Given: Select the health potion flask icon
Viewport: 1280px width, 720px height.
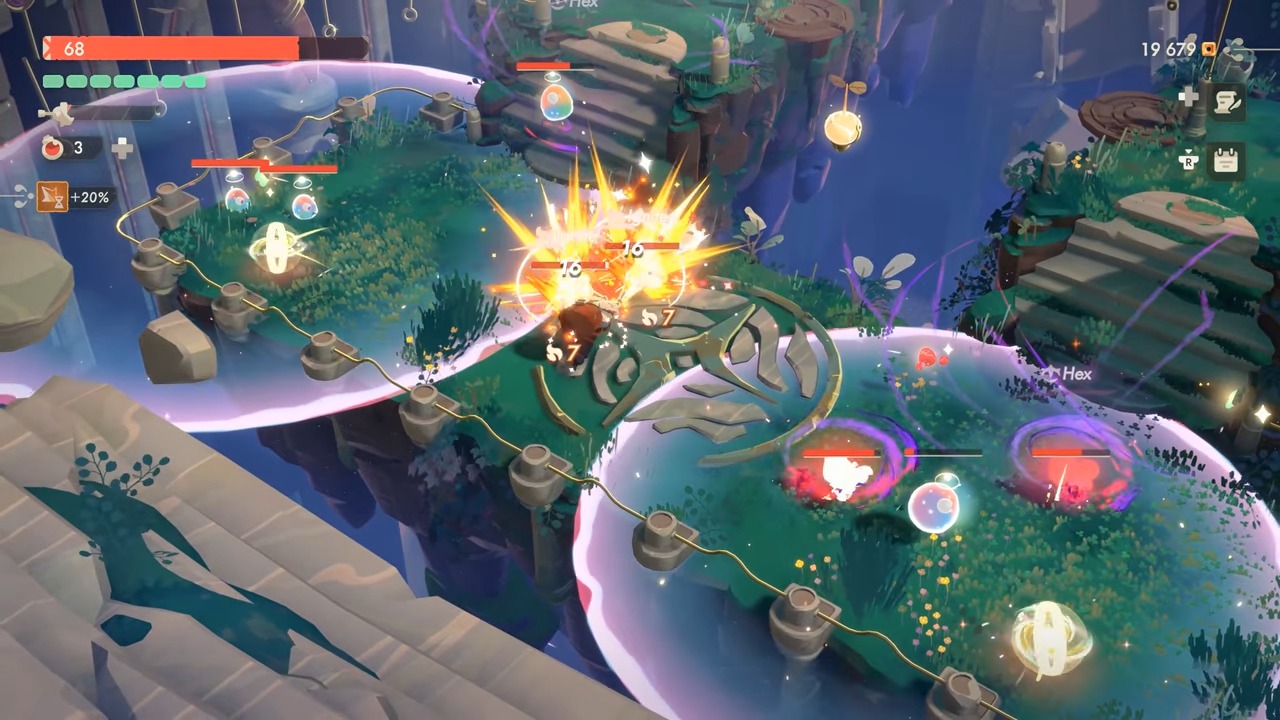Looking at the screenshot, I should pyautogui.click(x=52, y=148).
